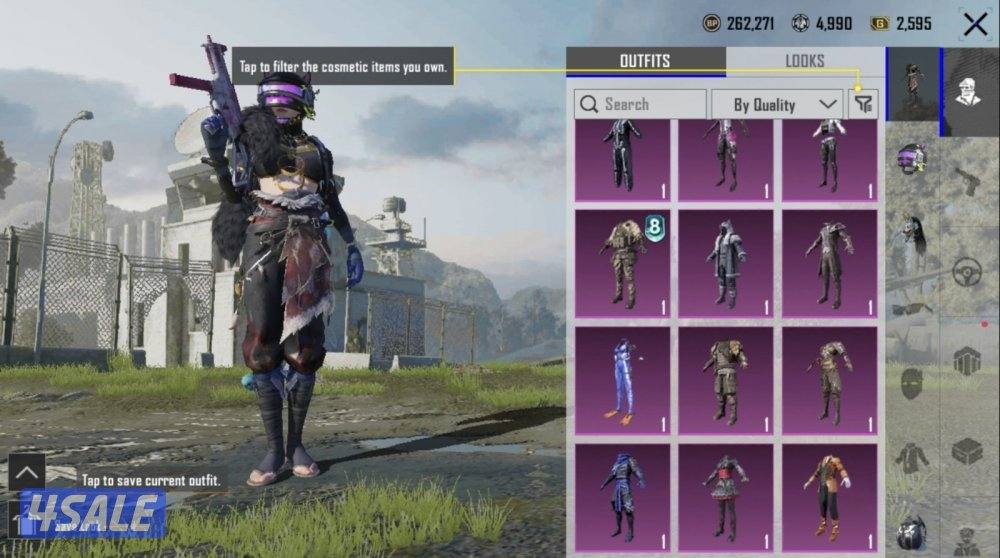Image resolution: width=1000 pixels, height=558 pixels.
Task: Show the face mask category
Action: coord(911,381)
